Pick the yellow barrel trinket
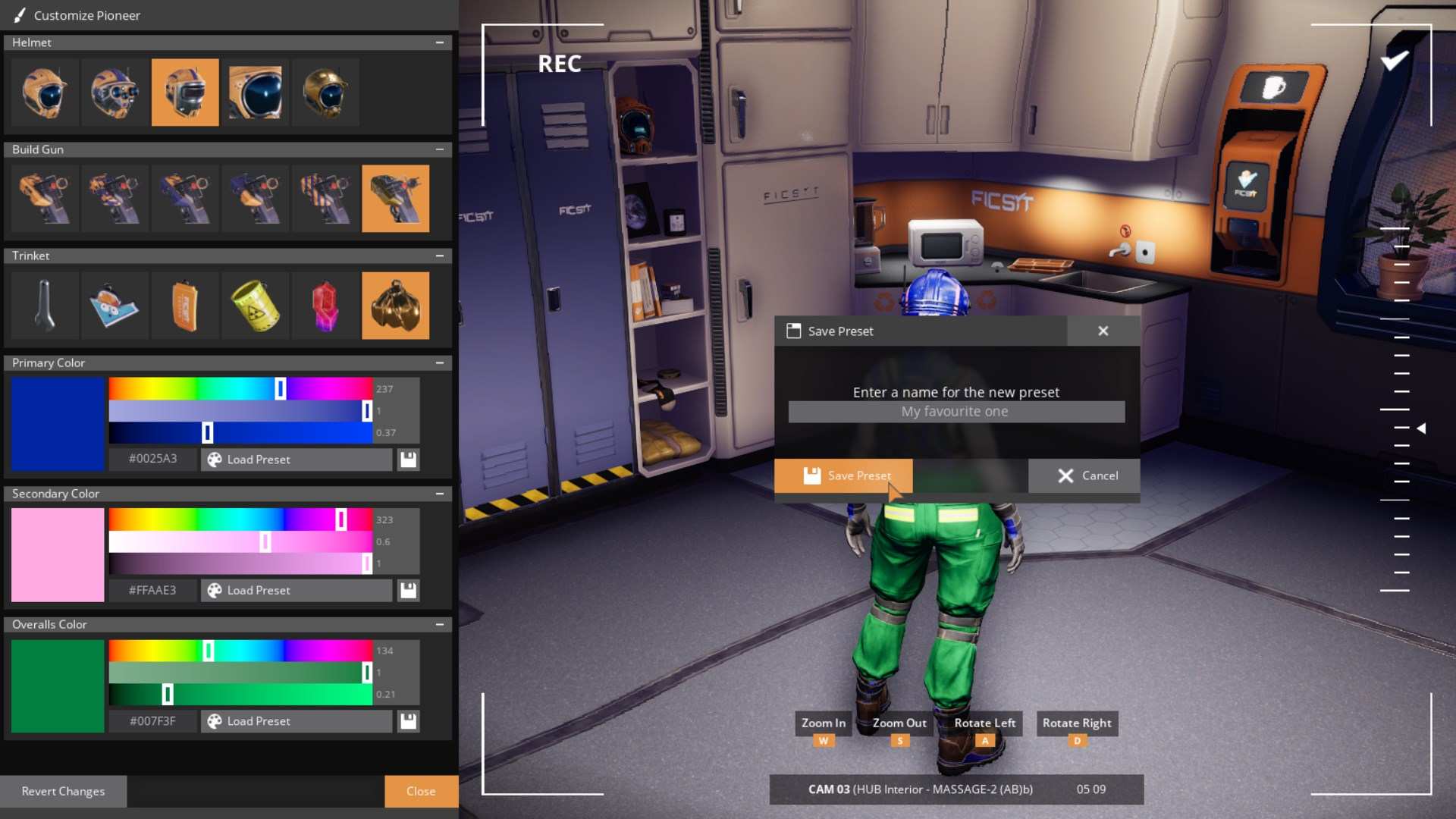This screenshot has height=819, width=1456. (x=255, y=306)
